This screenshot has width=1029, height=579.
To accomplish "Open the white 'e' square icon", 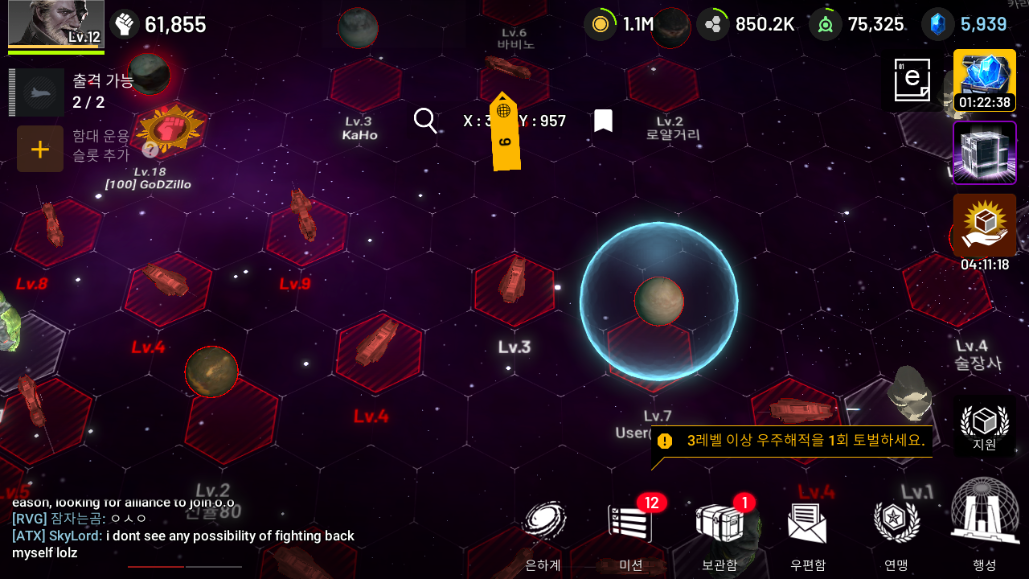I will [x=911, y=80].
